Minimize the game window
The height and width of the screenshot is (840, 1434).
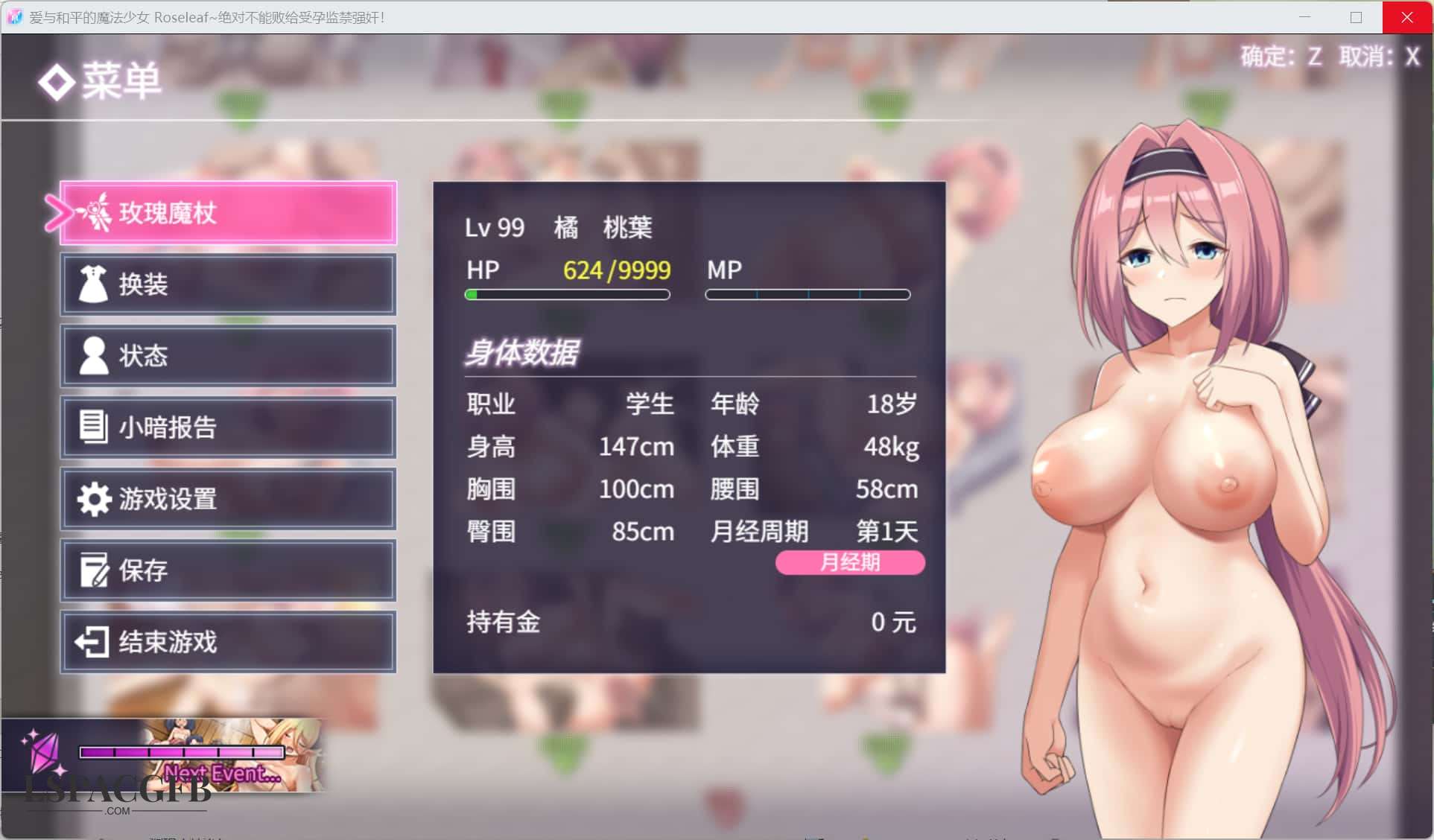pyautogui.click(x=1304, y=17)
